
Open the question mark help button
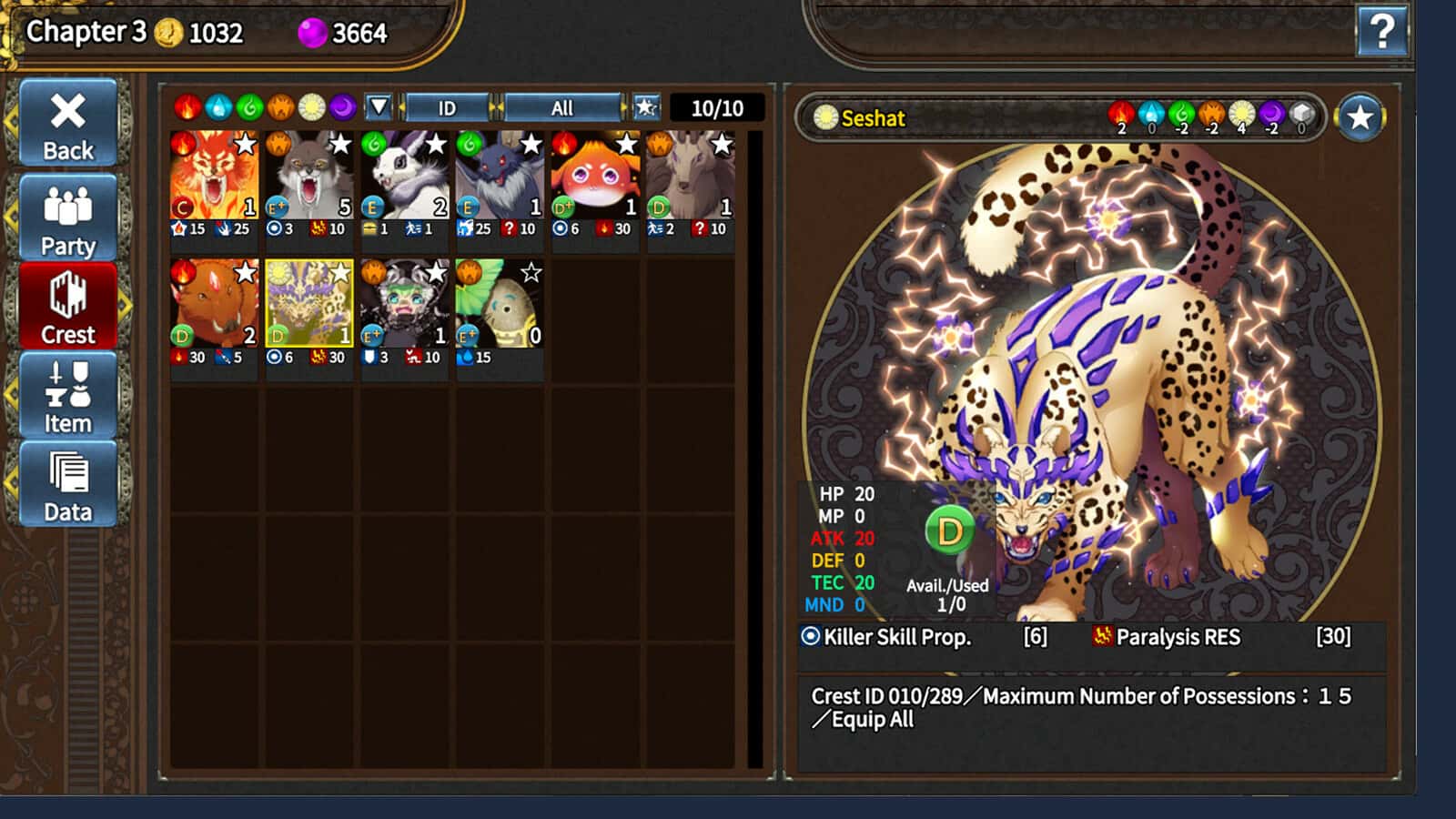1381,32
